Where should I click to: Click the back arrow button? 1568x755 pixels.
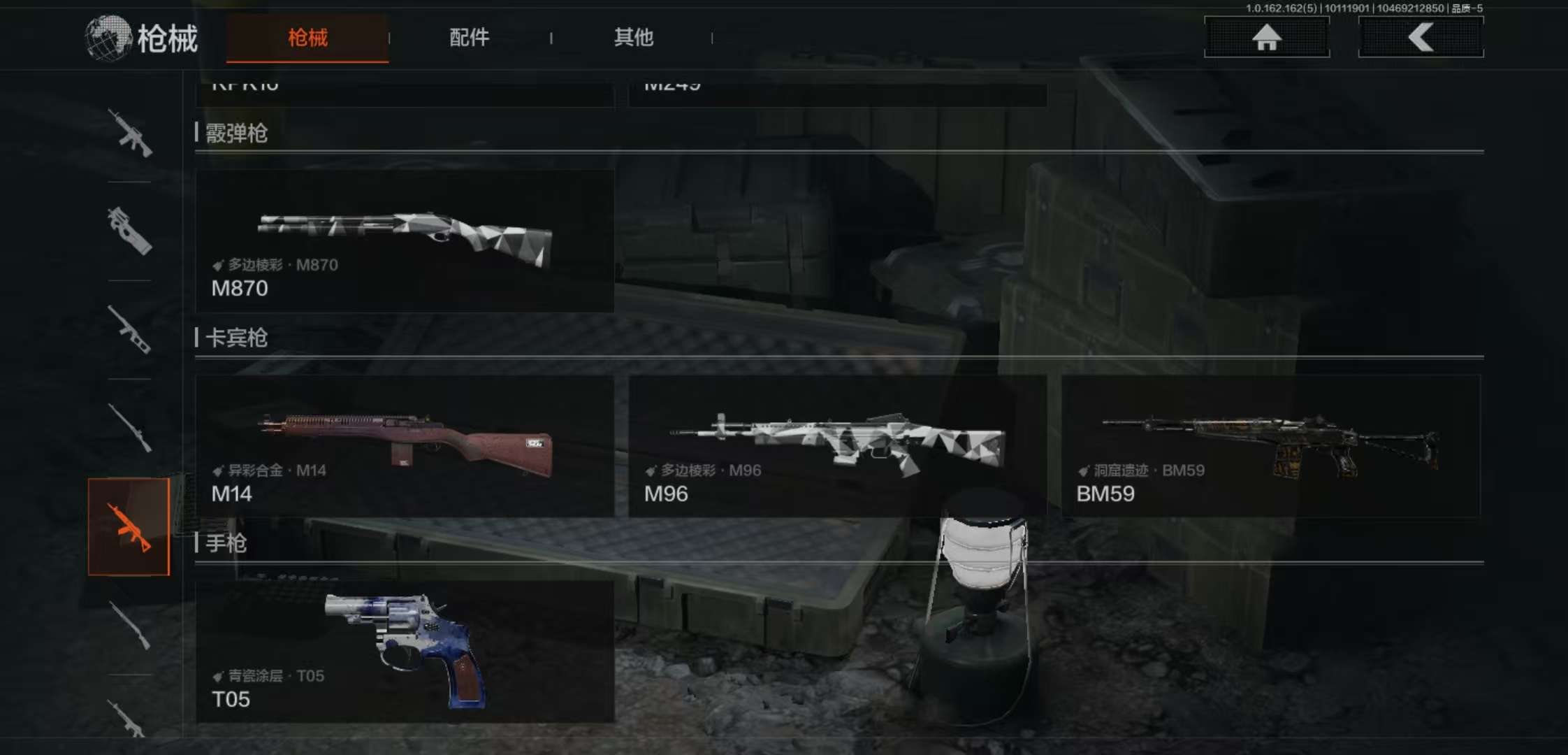(x=1421, y=37)
